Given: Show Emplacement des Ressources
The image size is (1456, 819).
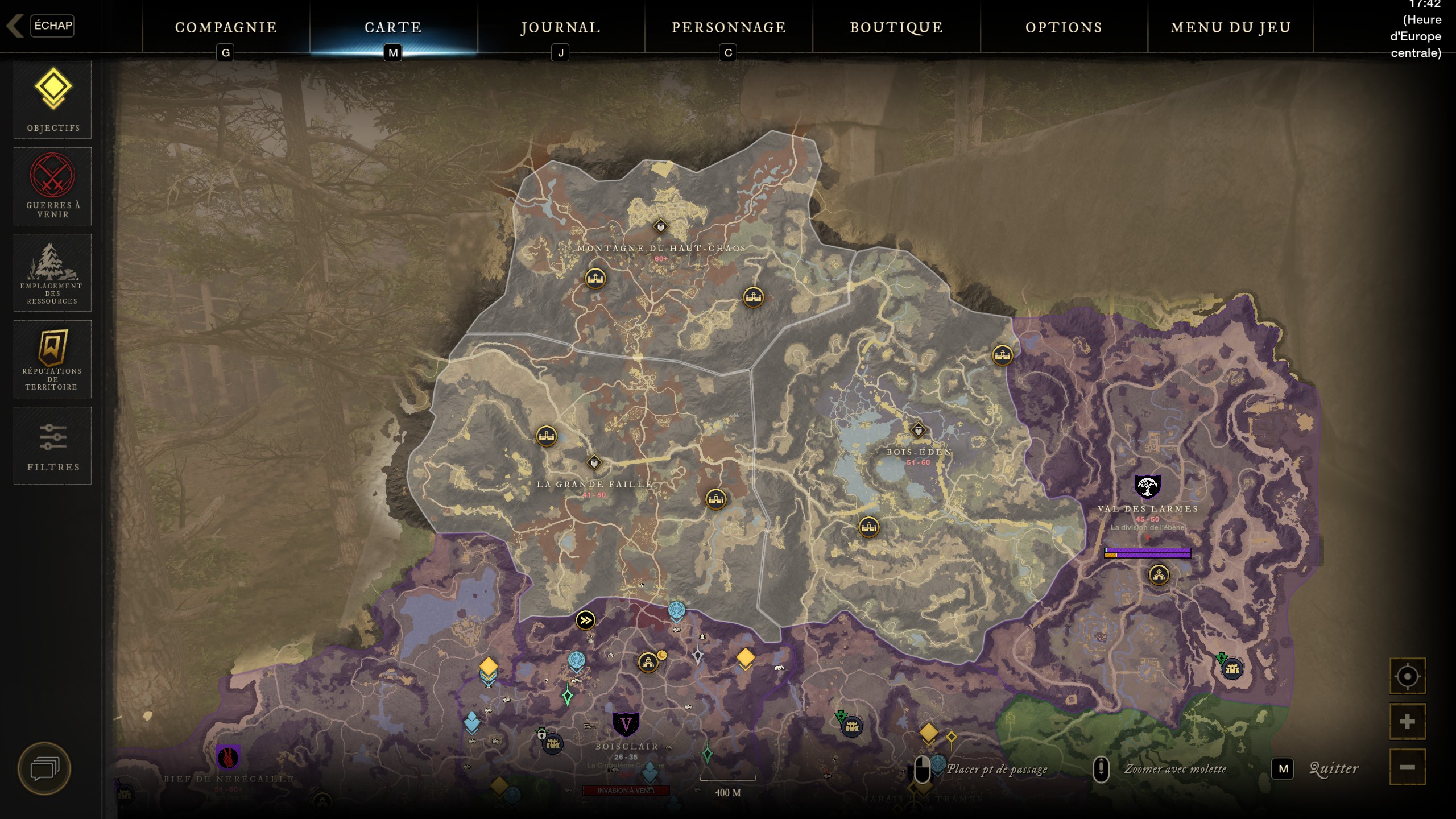Looking at the screenshot, I should (53, 273).
